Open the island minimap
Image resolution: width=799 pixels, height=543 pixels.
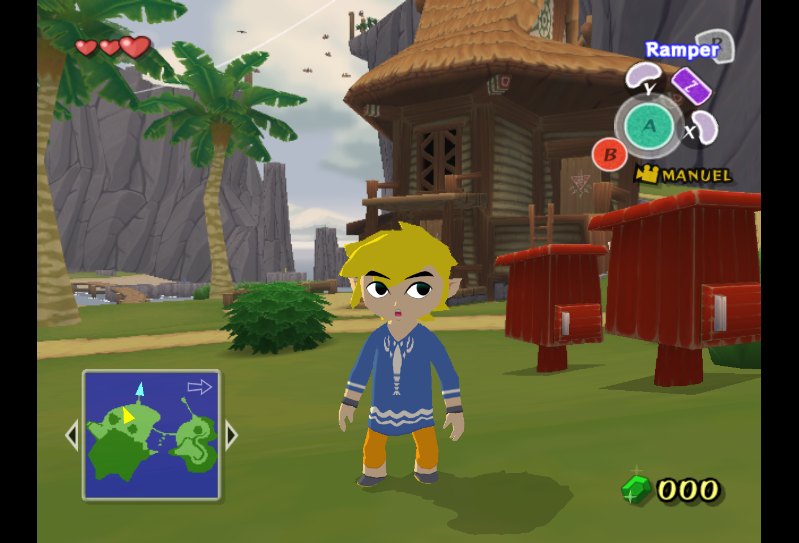[x=151, y=434]
